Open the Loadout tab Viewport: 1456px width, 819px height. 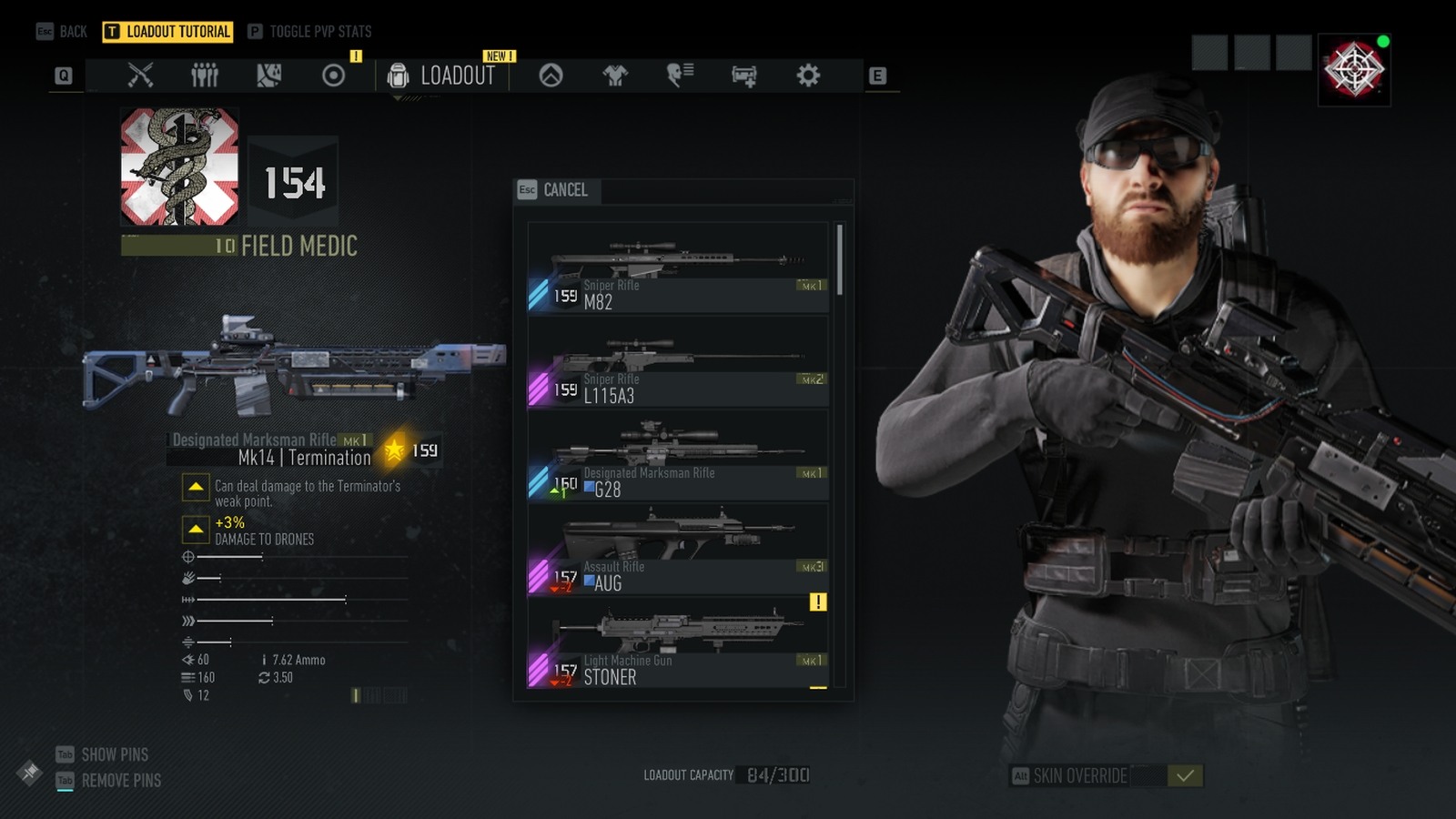point(442,76)
